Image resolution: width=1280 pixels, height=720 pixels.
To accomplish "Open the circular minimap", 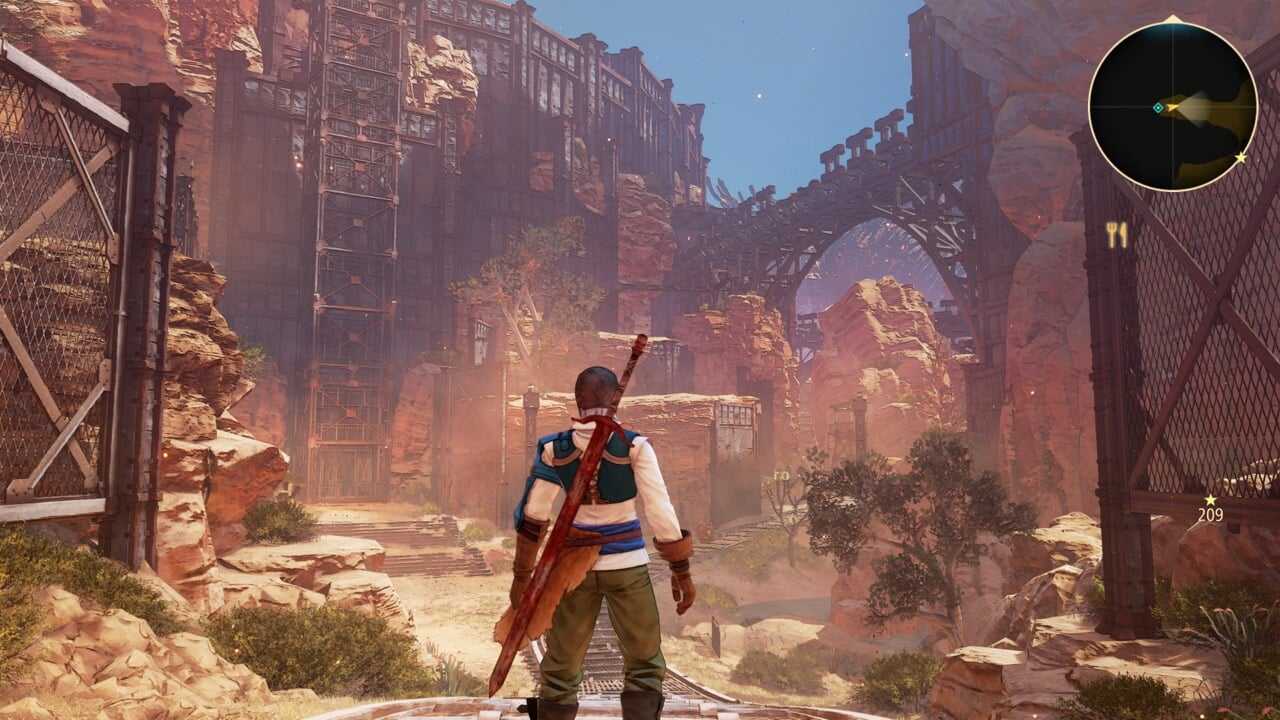I will [x=1172, y=105].
